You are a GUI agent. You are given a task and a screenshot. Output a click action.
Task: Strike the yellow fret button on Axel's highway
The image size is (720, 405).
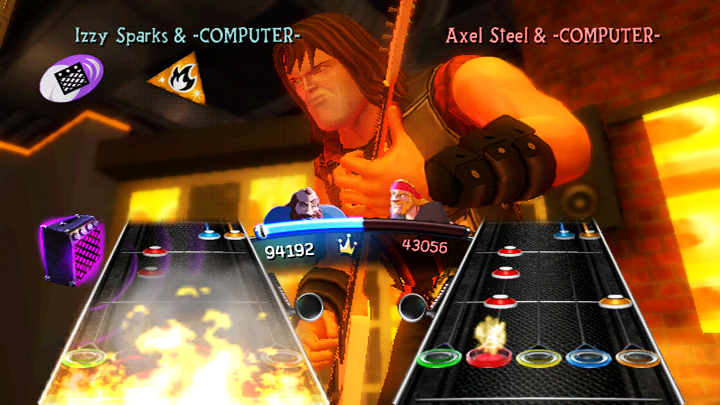pyautogui.click(x=536, y=358)
